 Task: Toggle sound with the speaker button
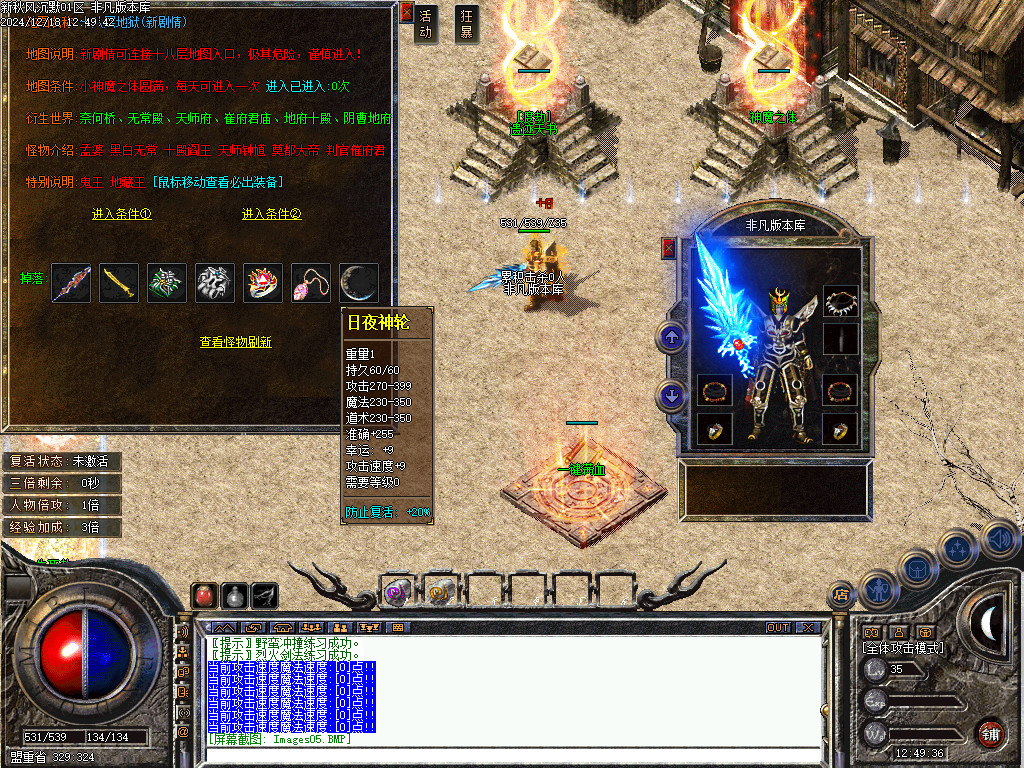pyautogui.click(x=999, y=540)
